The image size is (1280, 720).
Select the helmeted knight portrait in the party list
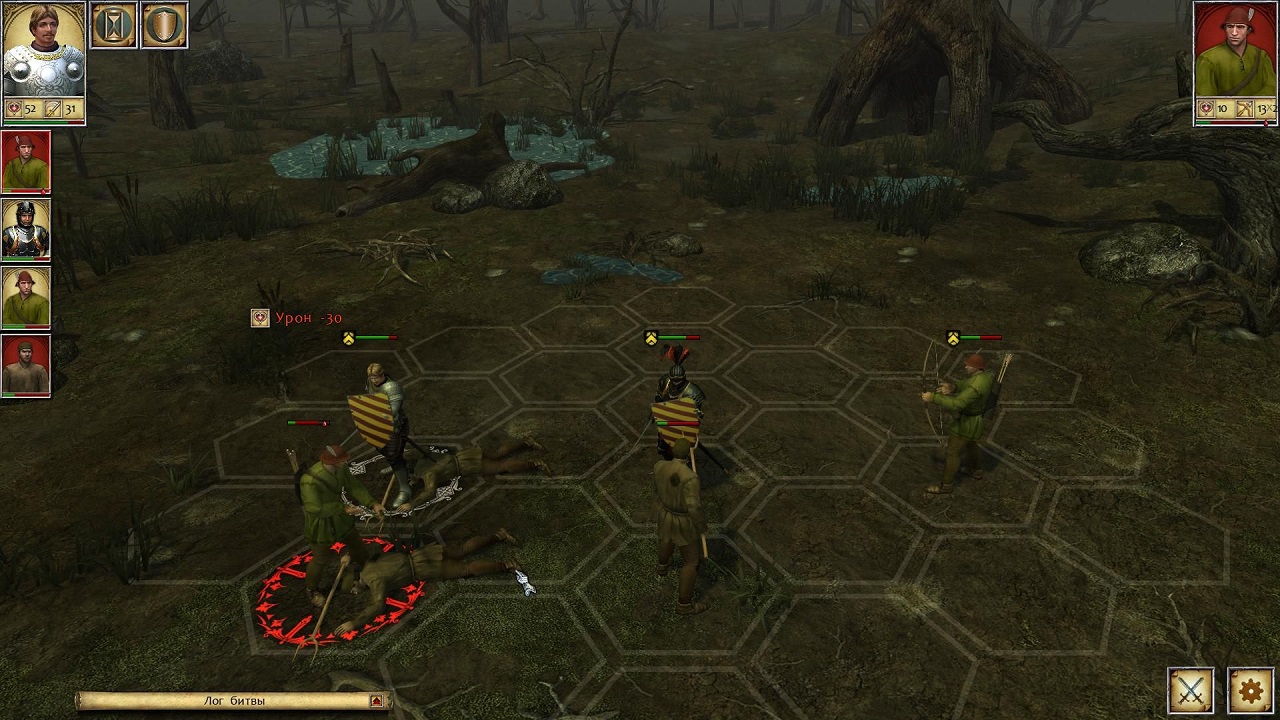(26, 229)
